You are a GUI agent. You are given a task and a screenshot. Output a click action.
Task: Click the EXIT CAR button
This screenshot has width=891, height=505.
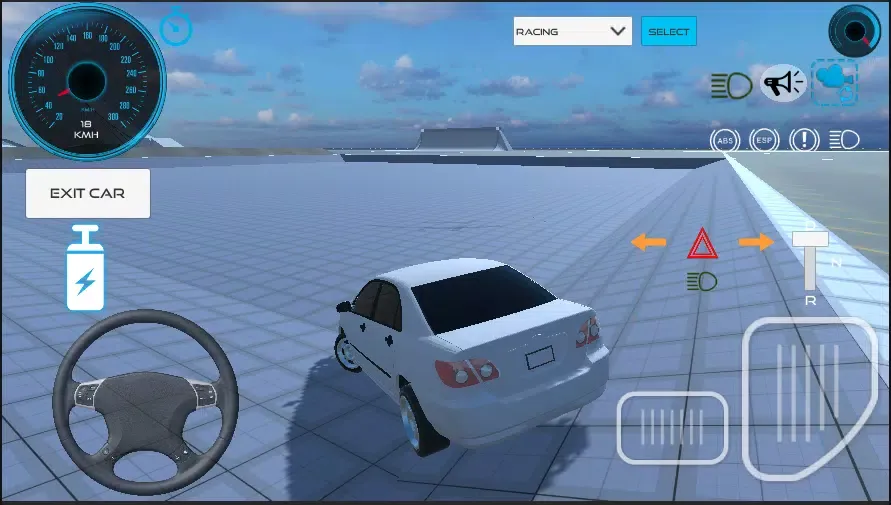(x=88, y=193)
